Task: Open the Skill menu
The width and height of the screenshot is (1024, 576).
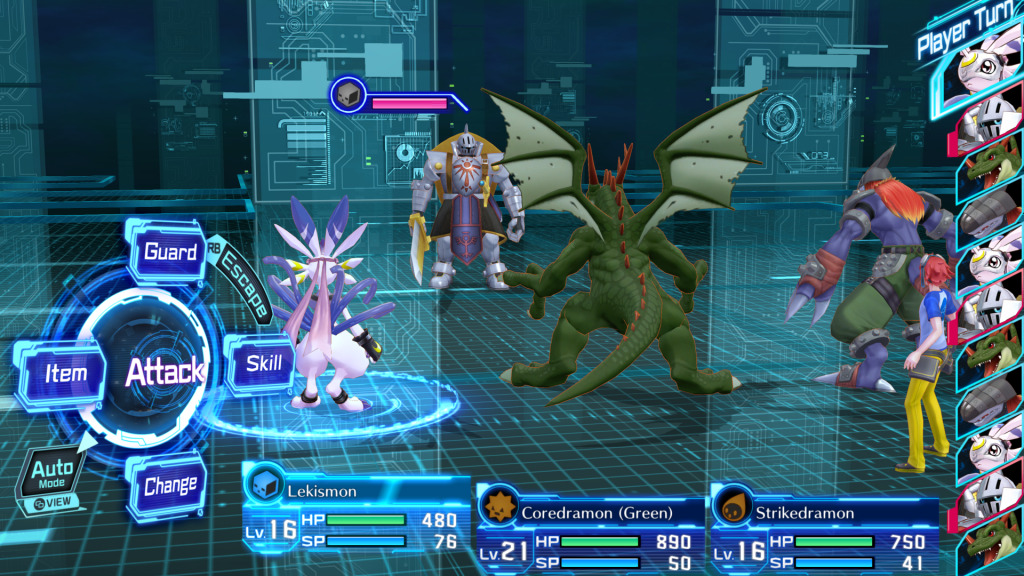Action: pyautogui.click(x=263, y=363)
